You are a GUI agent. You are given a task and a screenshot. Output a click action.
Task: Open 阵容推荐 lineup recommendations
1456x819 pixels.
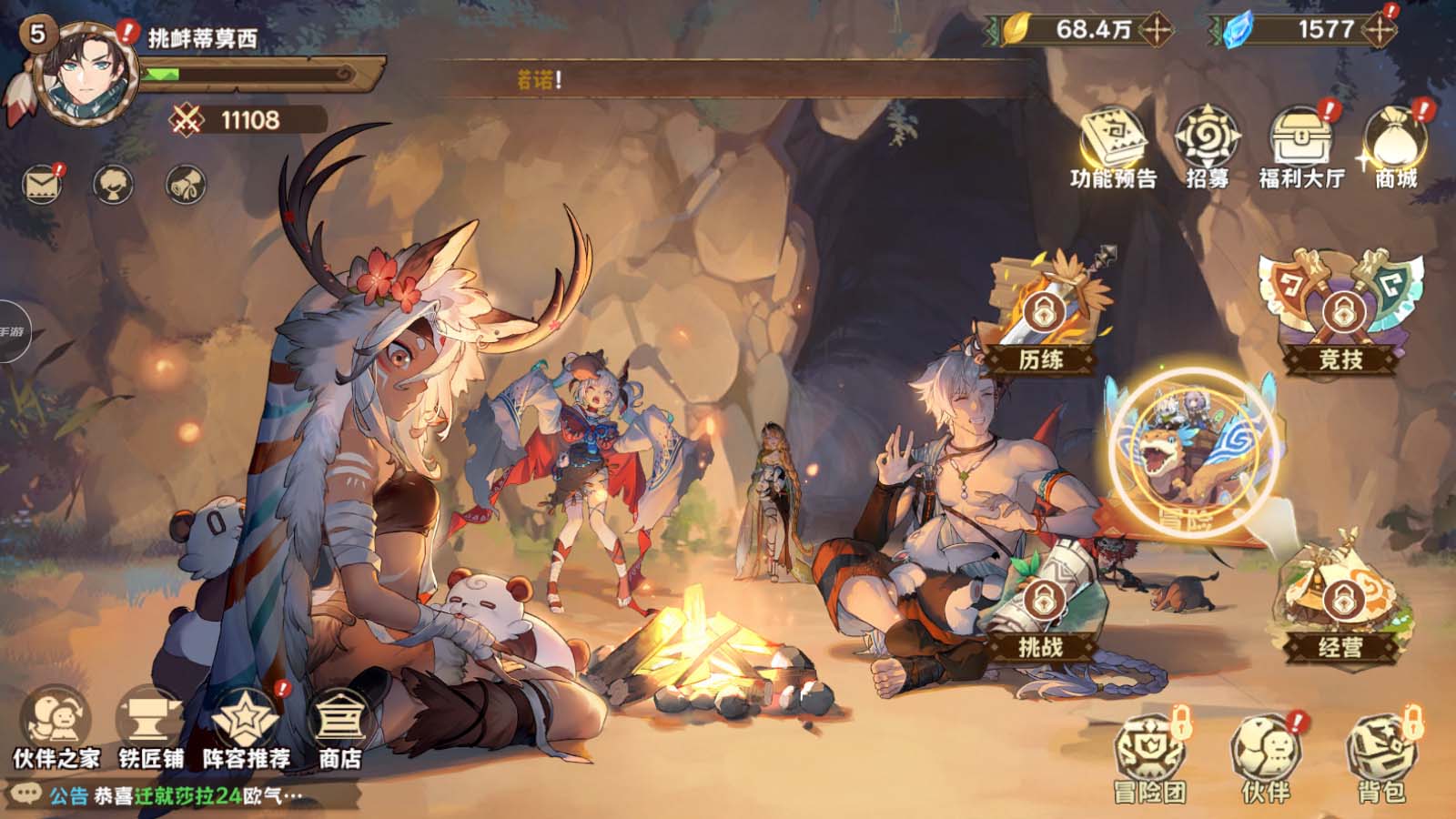coord(246,728)
